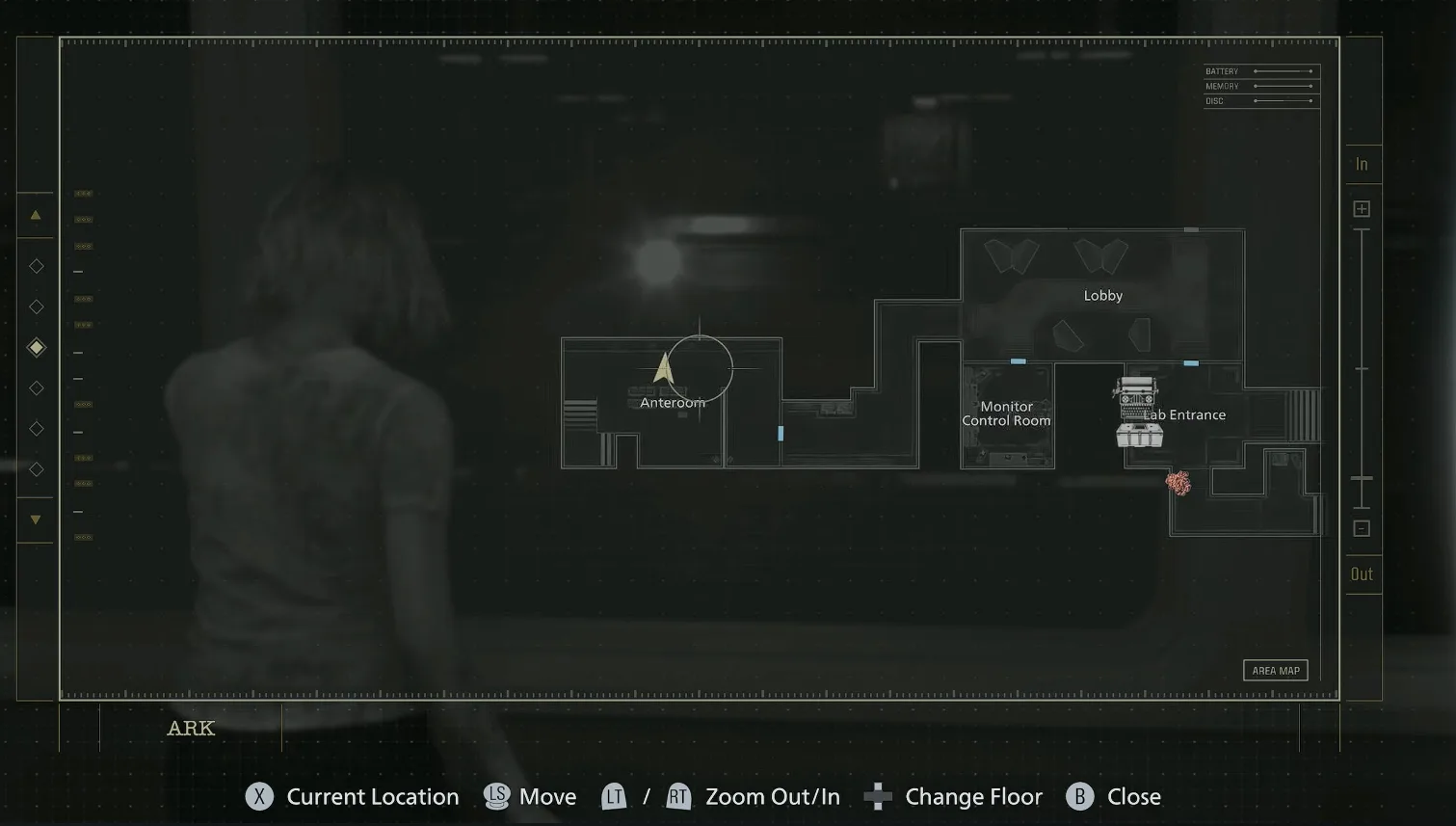Select the highlighted current floor diamond
Screen dimensions: 1456x826
point(37,347)
